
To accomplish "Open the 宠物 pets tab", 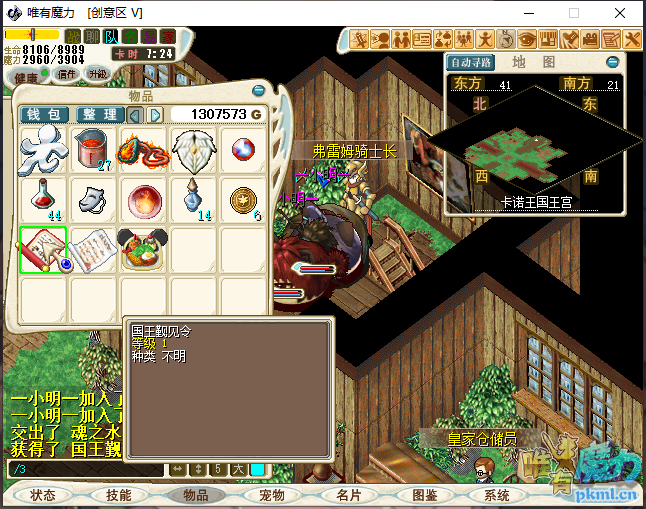I will click(x=272, y=495).
